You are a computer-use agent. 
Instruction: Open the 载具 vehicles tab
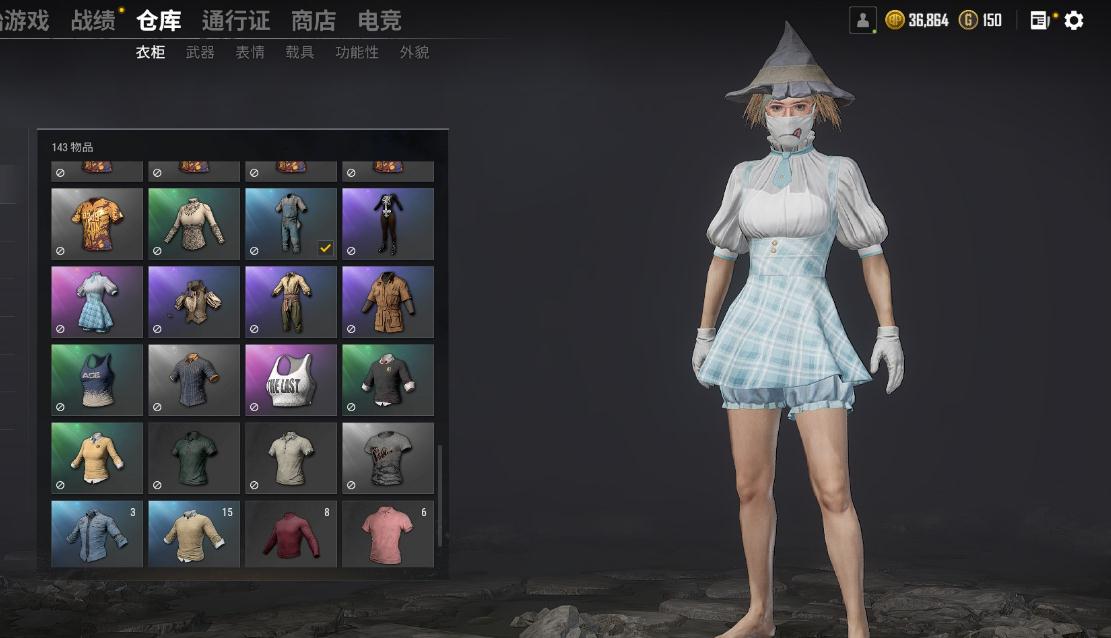pyautogui.click(x=299, y=52)
